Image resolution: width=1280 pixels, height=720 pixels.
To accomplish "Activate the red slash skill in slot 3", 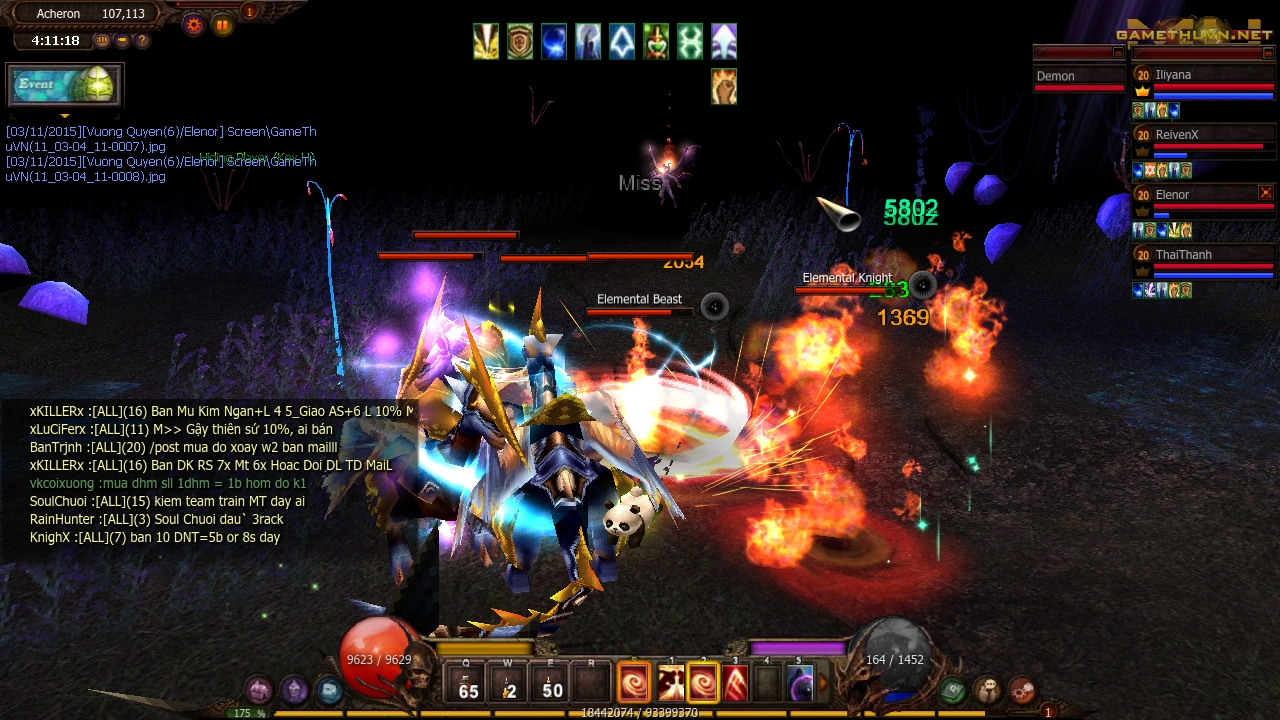I will pyautogui.click(x=736, y=684).
